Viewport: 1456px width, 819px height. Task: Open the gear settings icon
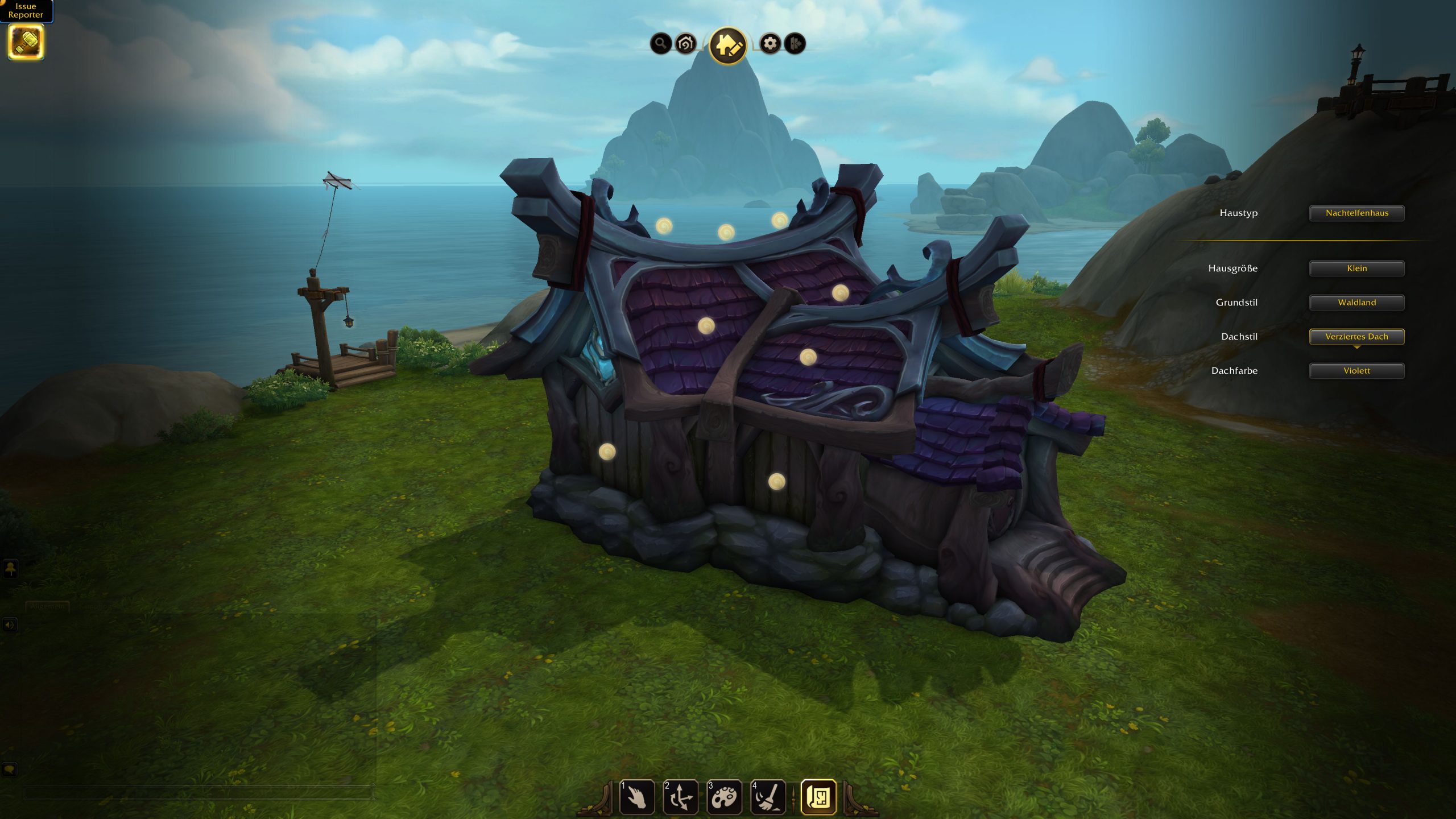tap(770, 43)
